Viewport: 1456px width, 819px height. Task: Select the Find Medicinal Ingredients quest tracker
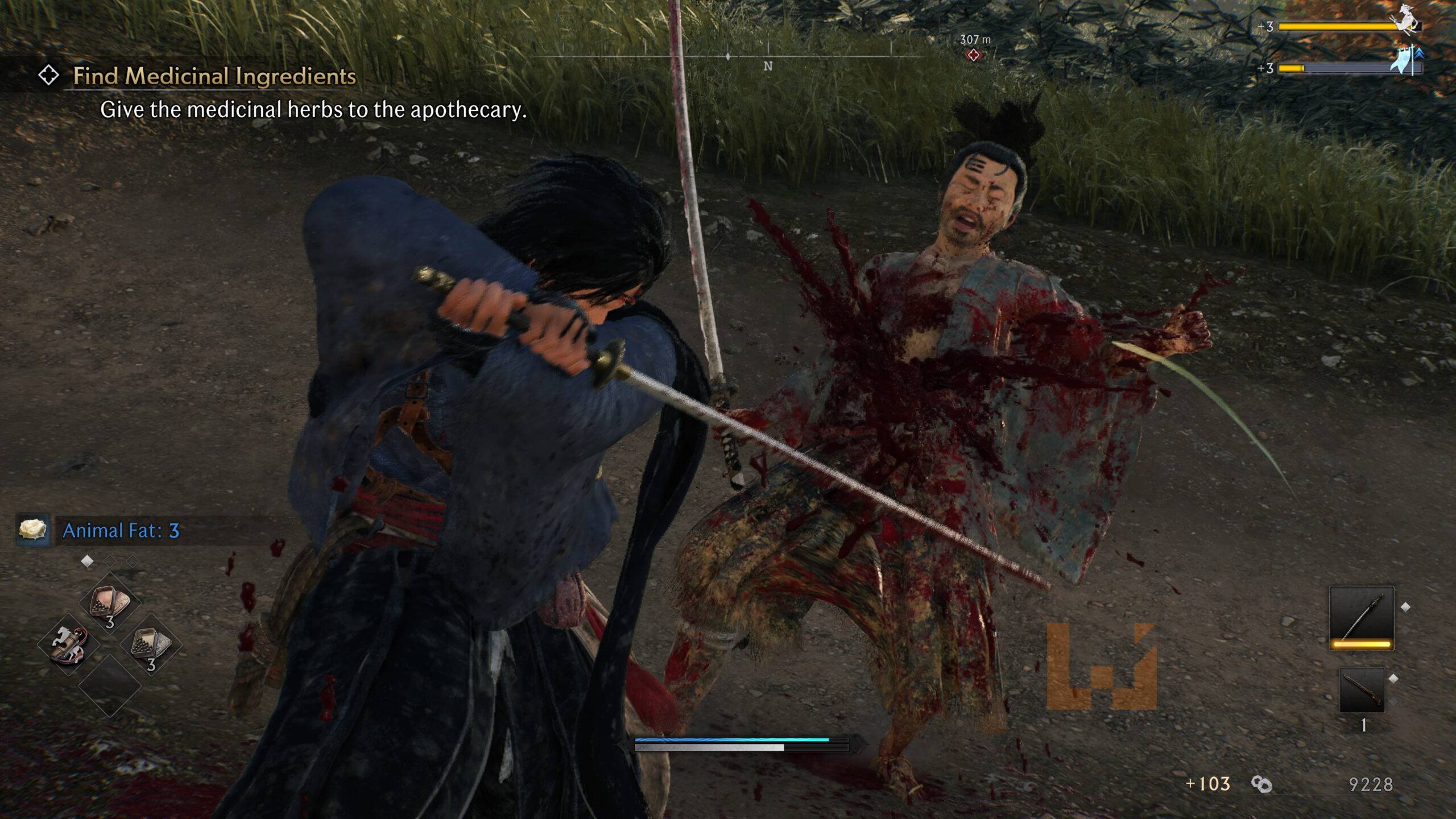coord(214,76)
